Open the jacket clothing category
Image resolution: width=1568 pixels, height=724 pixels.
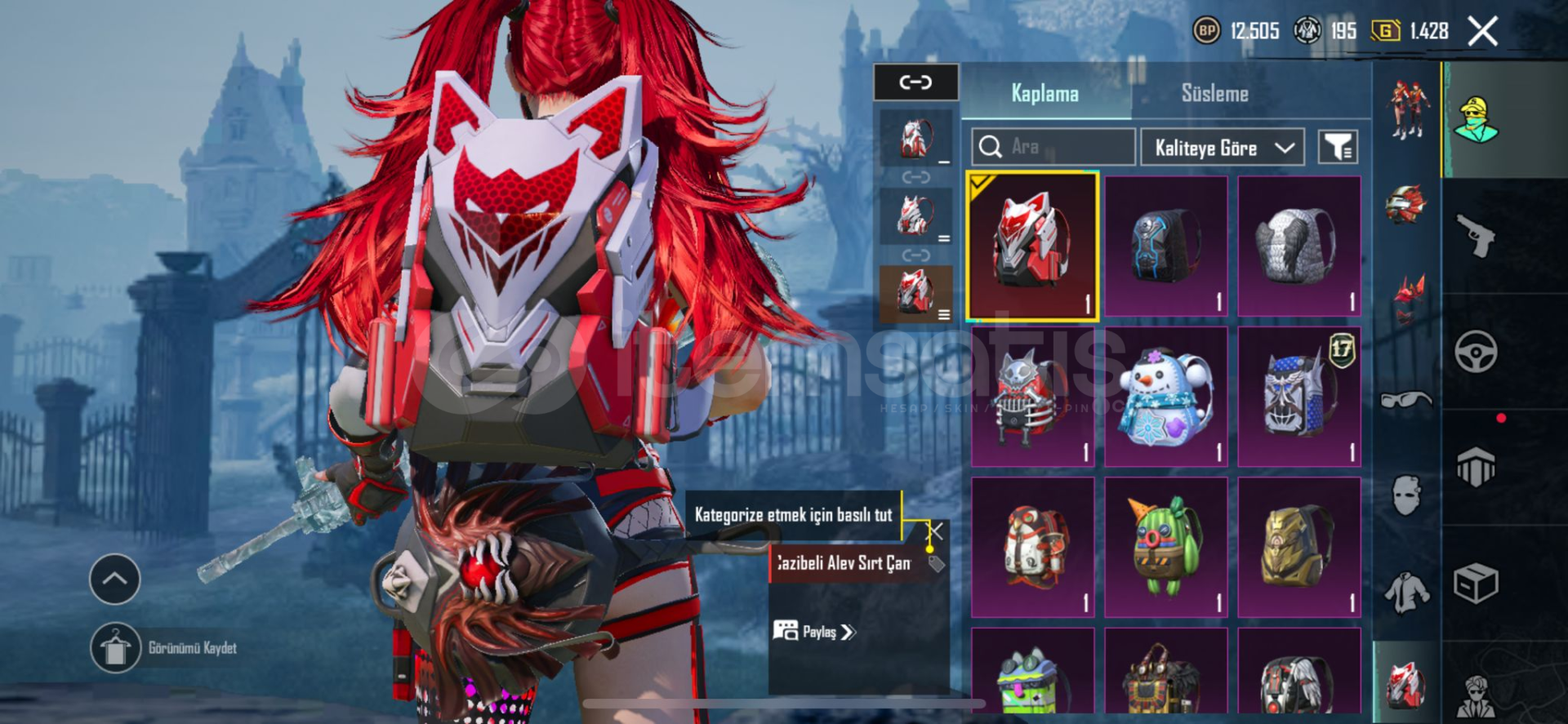click(1406, 592)
